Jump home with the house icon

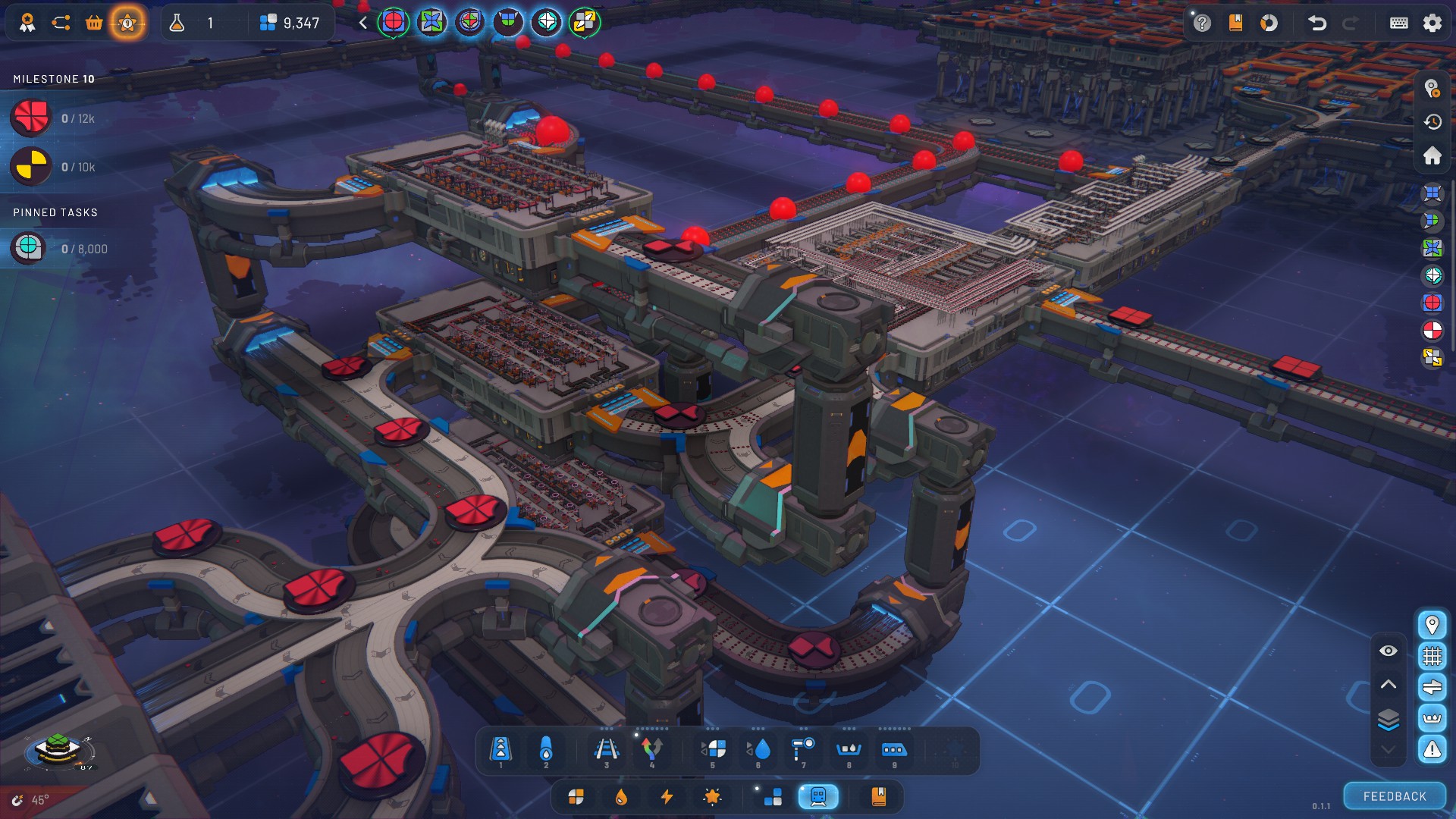(x=1432, y=155)
